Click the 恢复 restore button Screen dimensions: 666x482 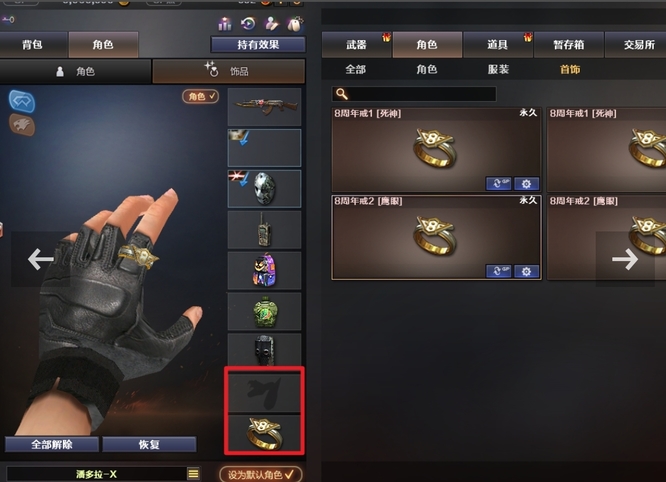tap(149, 445)
